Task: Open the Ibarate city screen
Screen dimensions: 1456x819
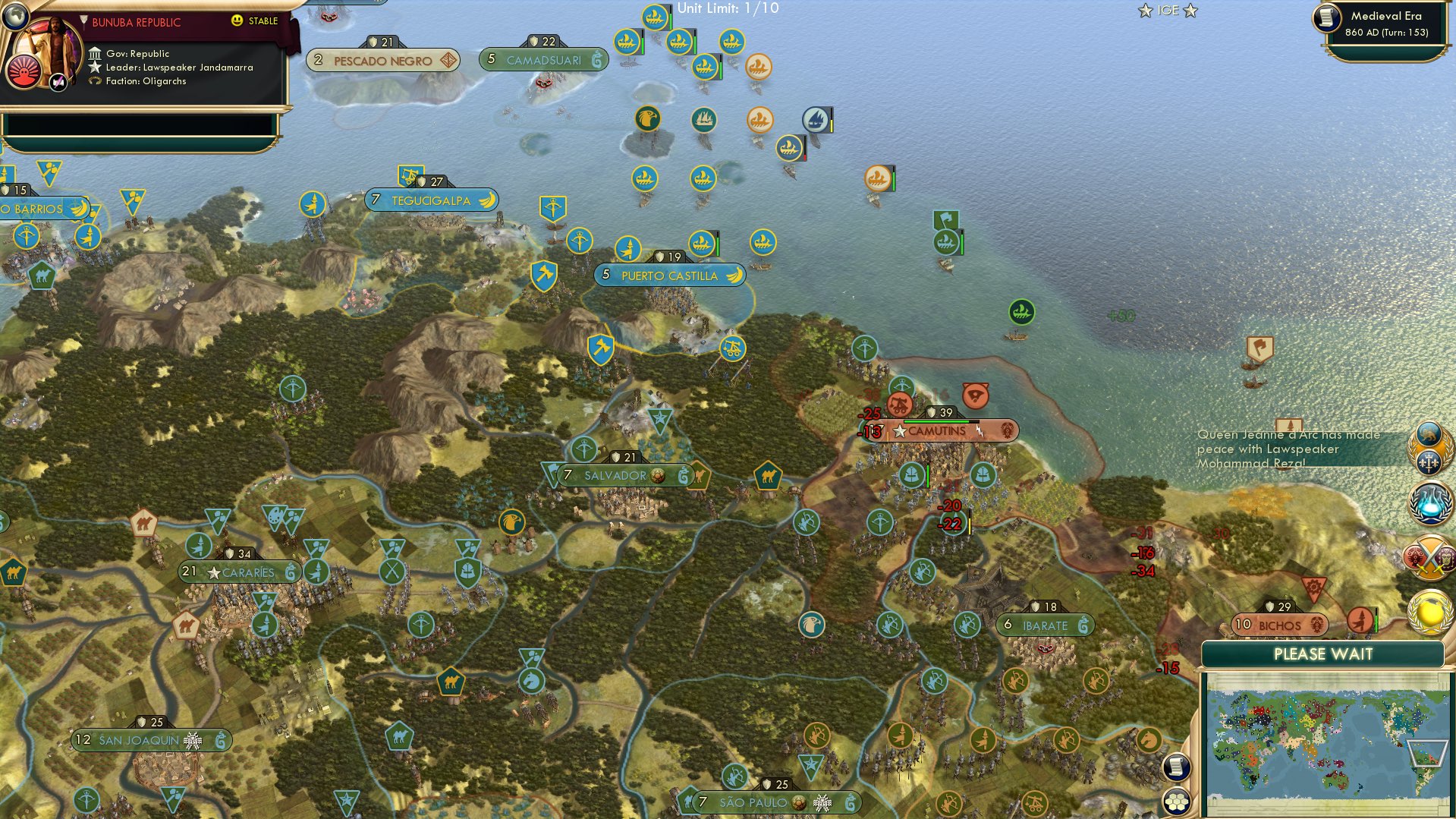Action: [1046, 625]
